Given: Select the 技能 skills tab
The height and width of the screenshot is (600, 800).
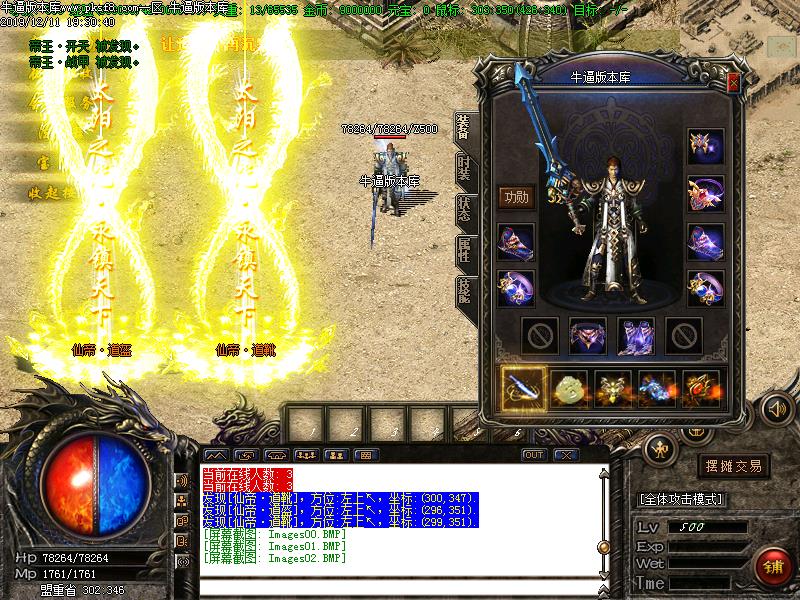Looking at the screenshot, I should tap(465, 289).
